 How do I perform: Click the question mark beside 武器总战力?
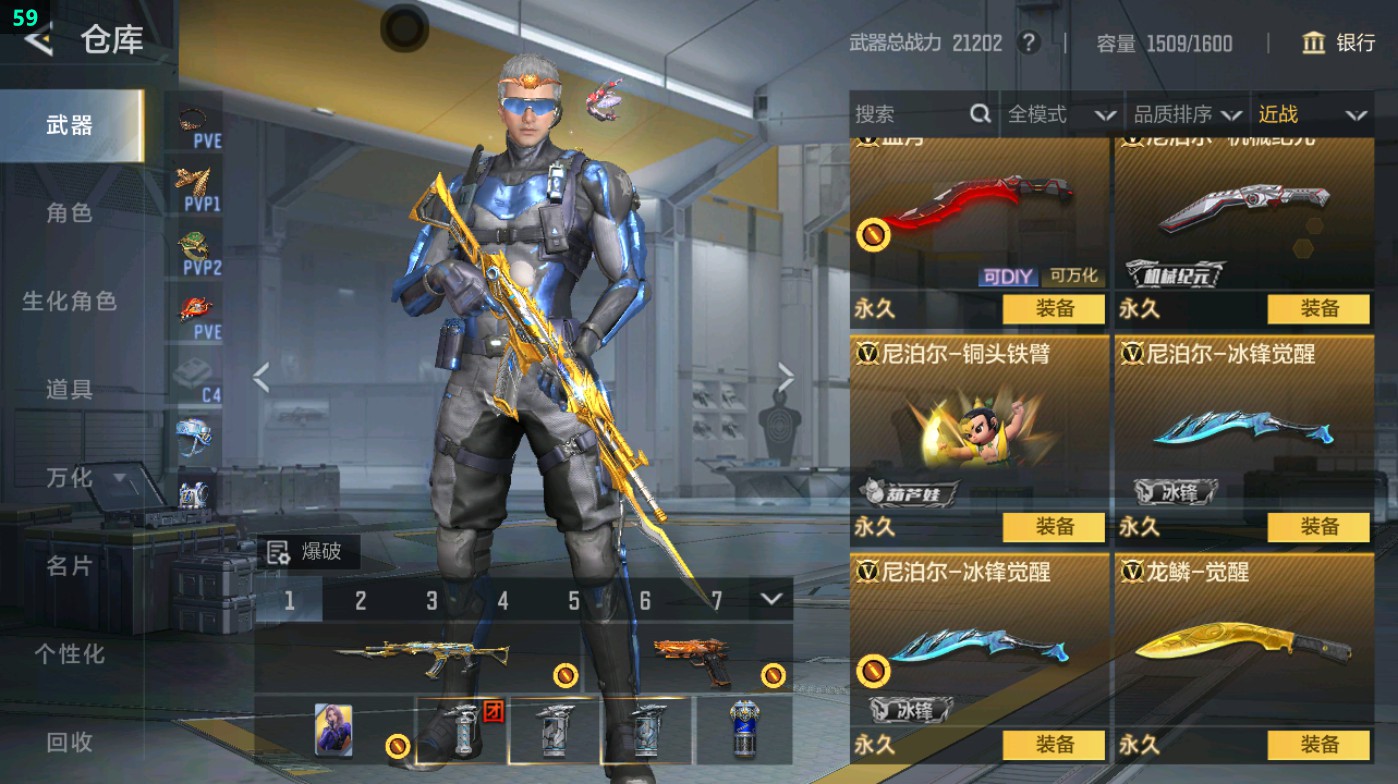pos(1028,44)
